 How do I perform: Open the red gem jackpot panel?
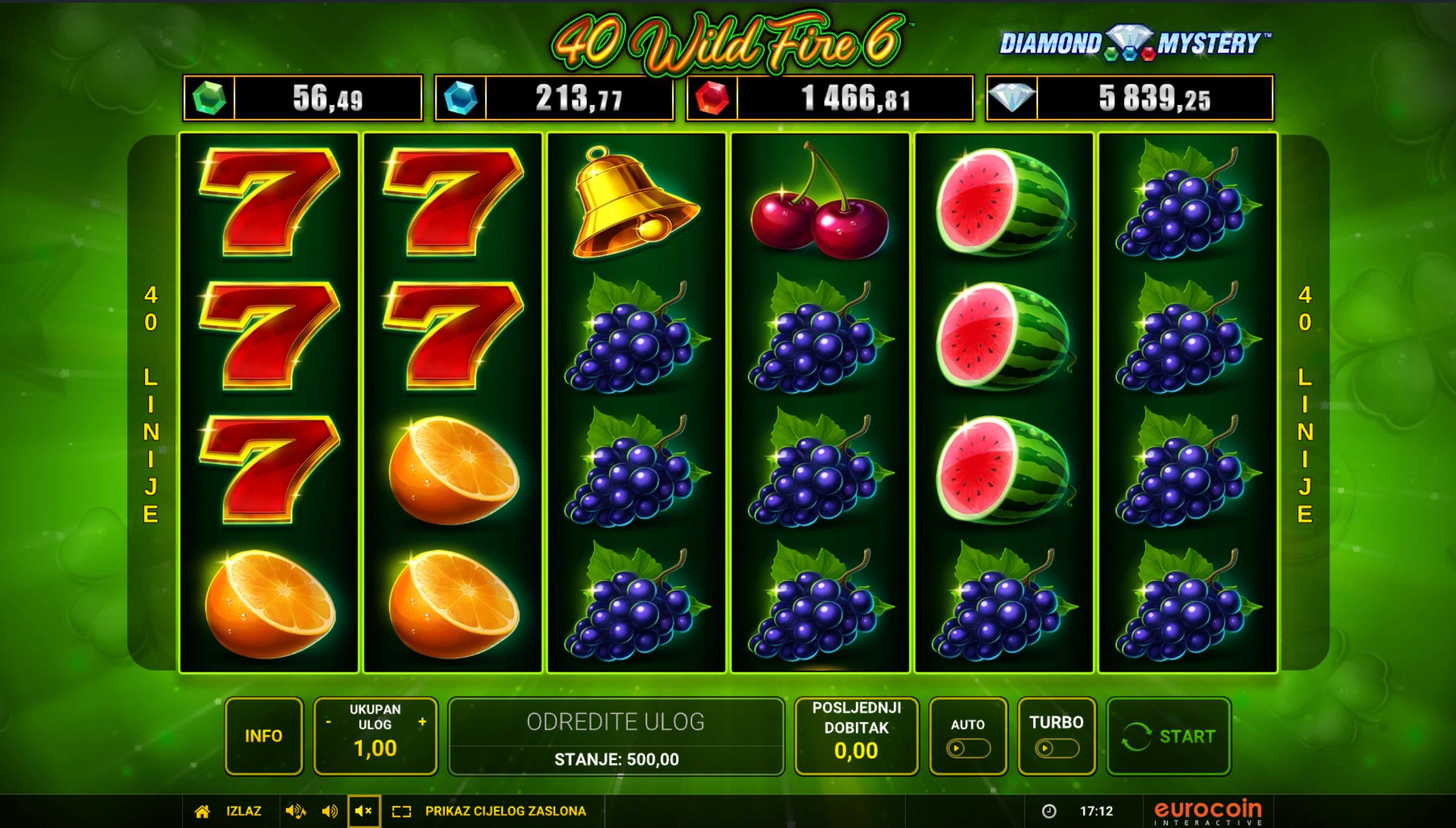click(830, 98)
